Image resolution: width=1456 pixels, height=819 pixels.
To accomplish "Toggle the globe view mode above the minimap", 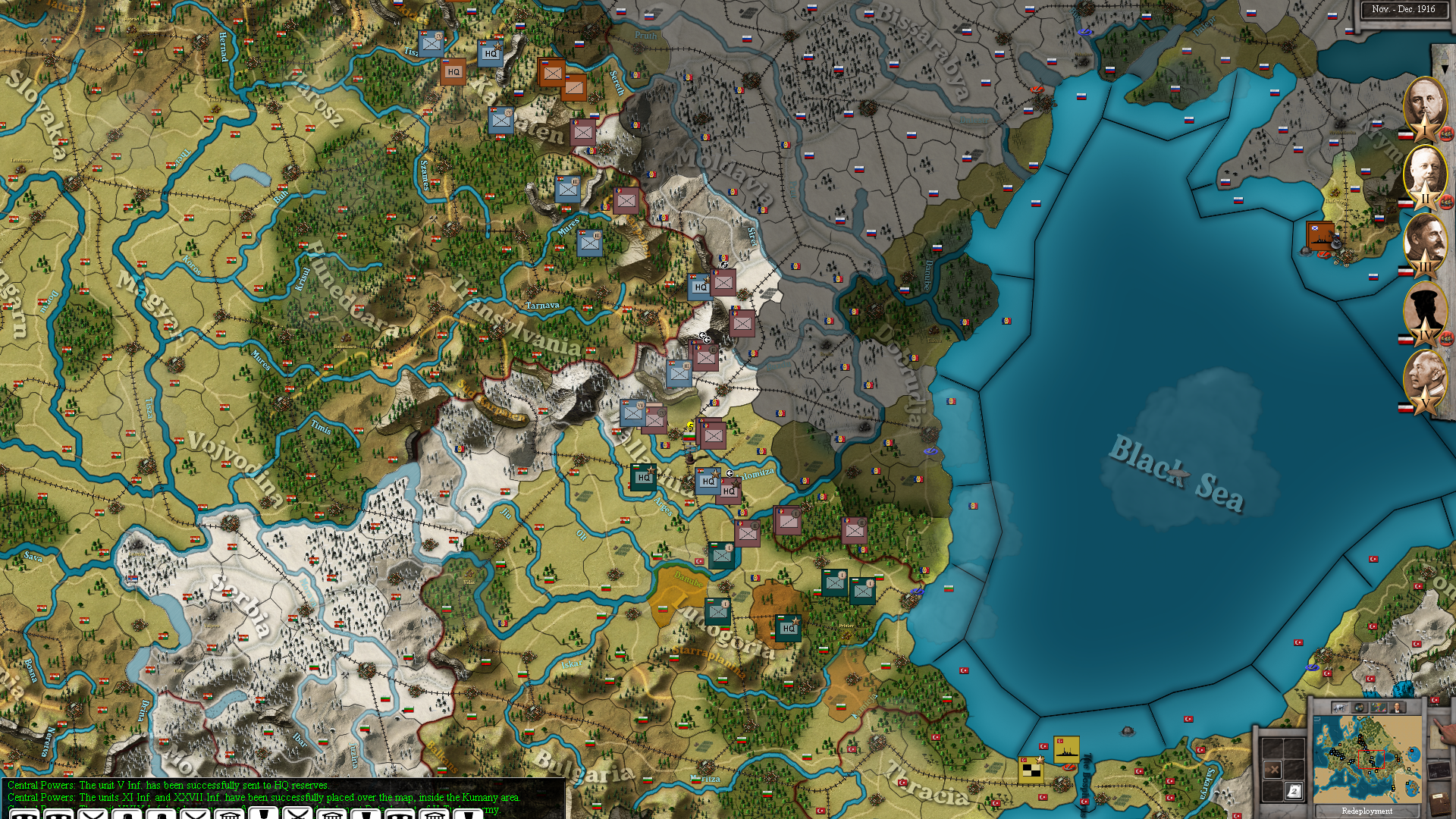I will click(x=1360, y=708).
